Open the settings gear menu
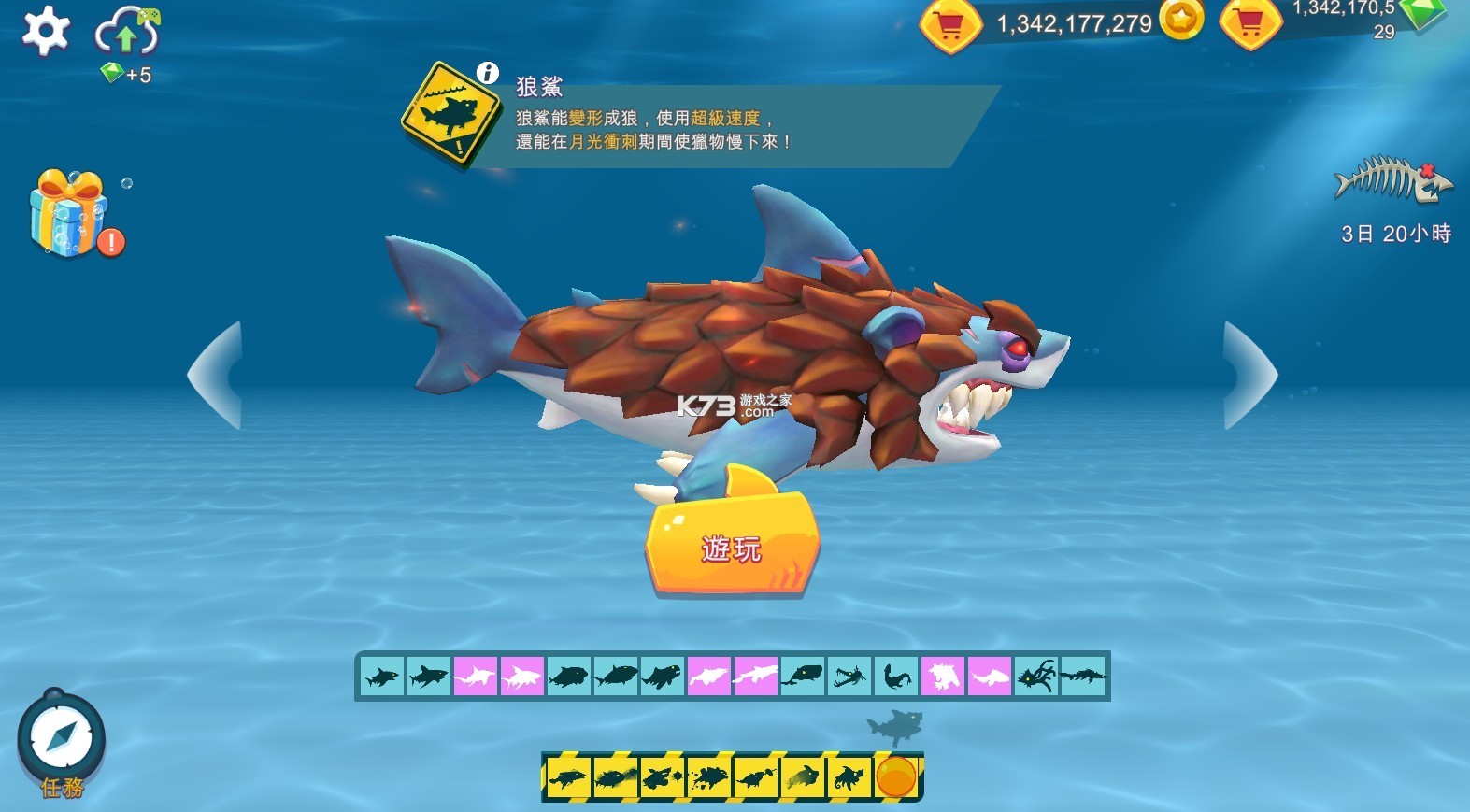The height and width of the screenshot is (812, 1470). tap(45, 30)
